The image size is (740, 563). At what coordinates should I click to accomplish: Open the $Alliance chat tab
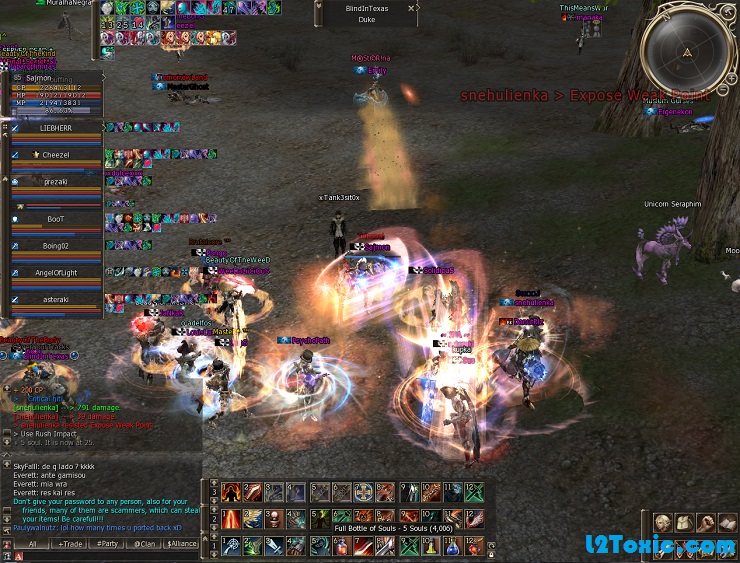click(x=181, y=544)
